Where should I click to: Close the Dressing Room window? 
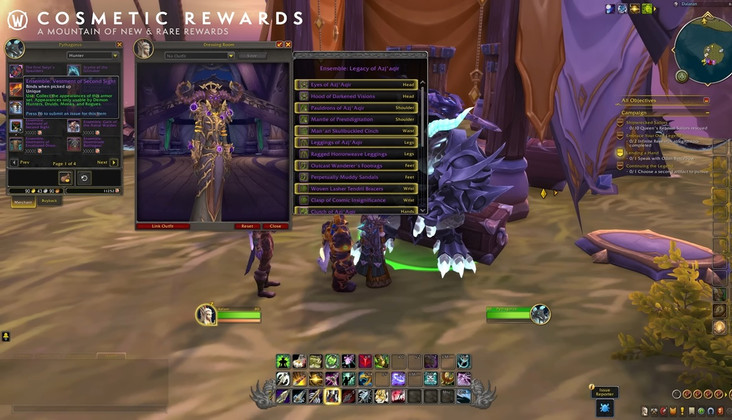coord(288,44)
